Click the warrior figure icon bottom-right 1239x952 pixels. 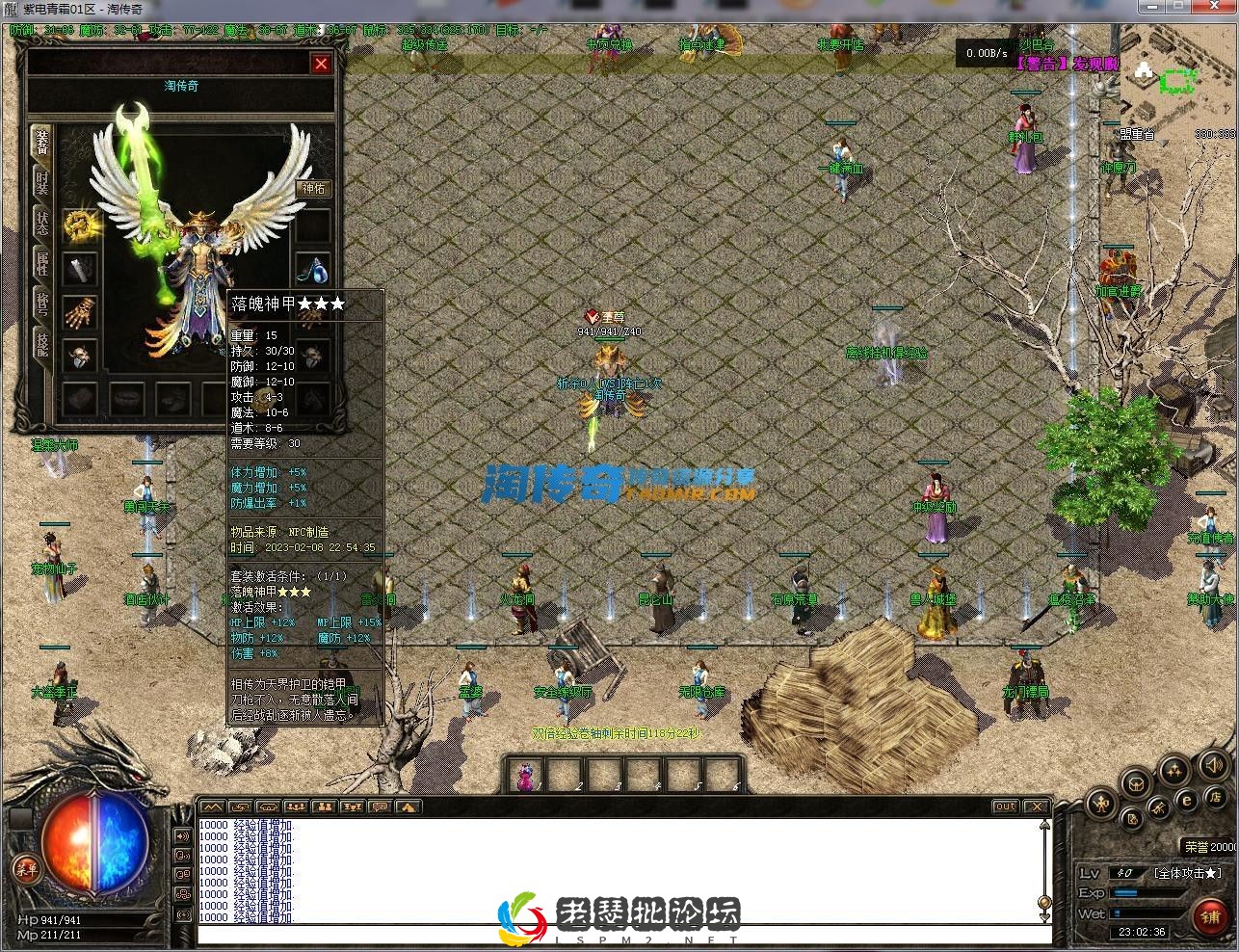pos(1101,806)
